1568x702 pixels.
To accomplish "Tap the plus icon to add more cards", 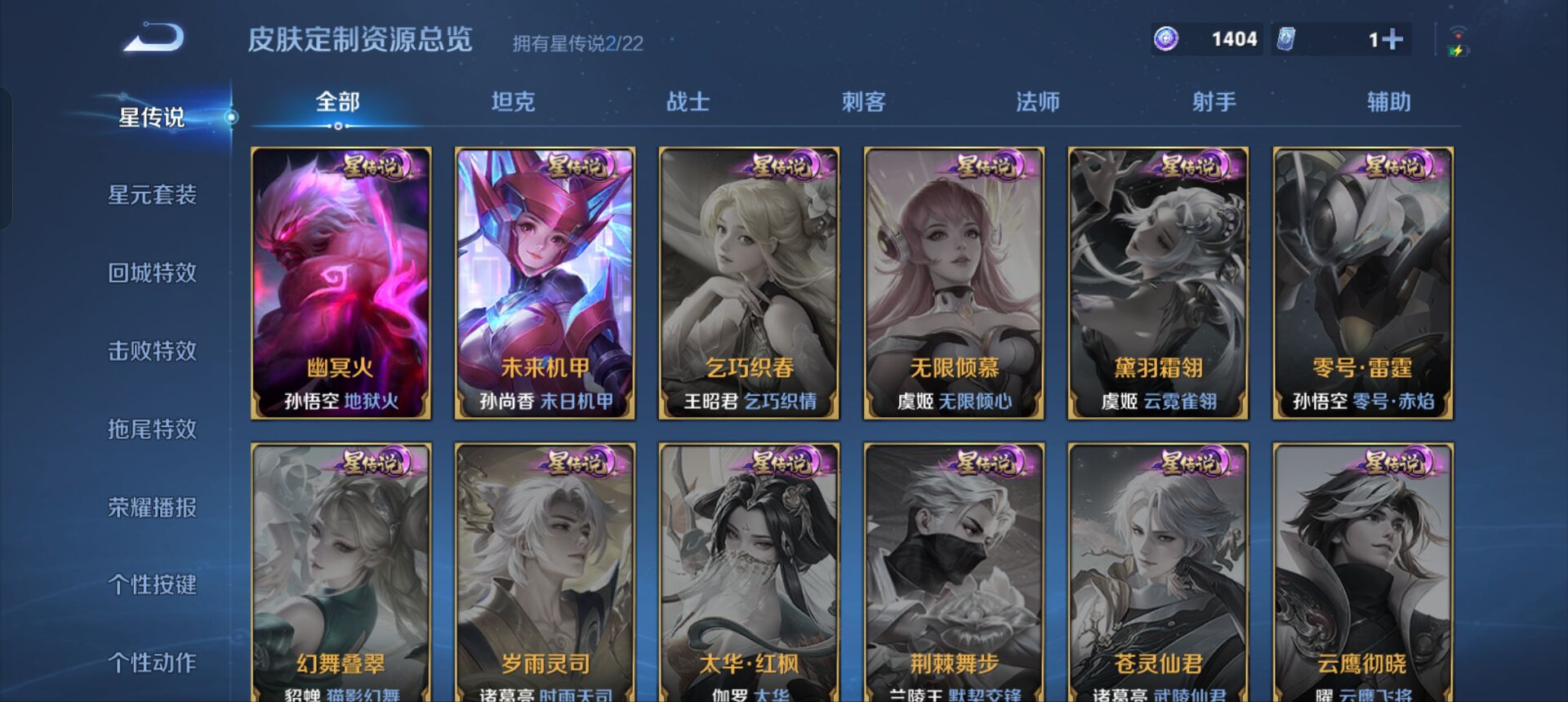I will (x=1393, y=38).
